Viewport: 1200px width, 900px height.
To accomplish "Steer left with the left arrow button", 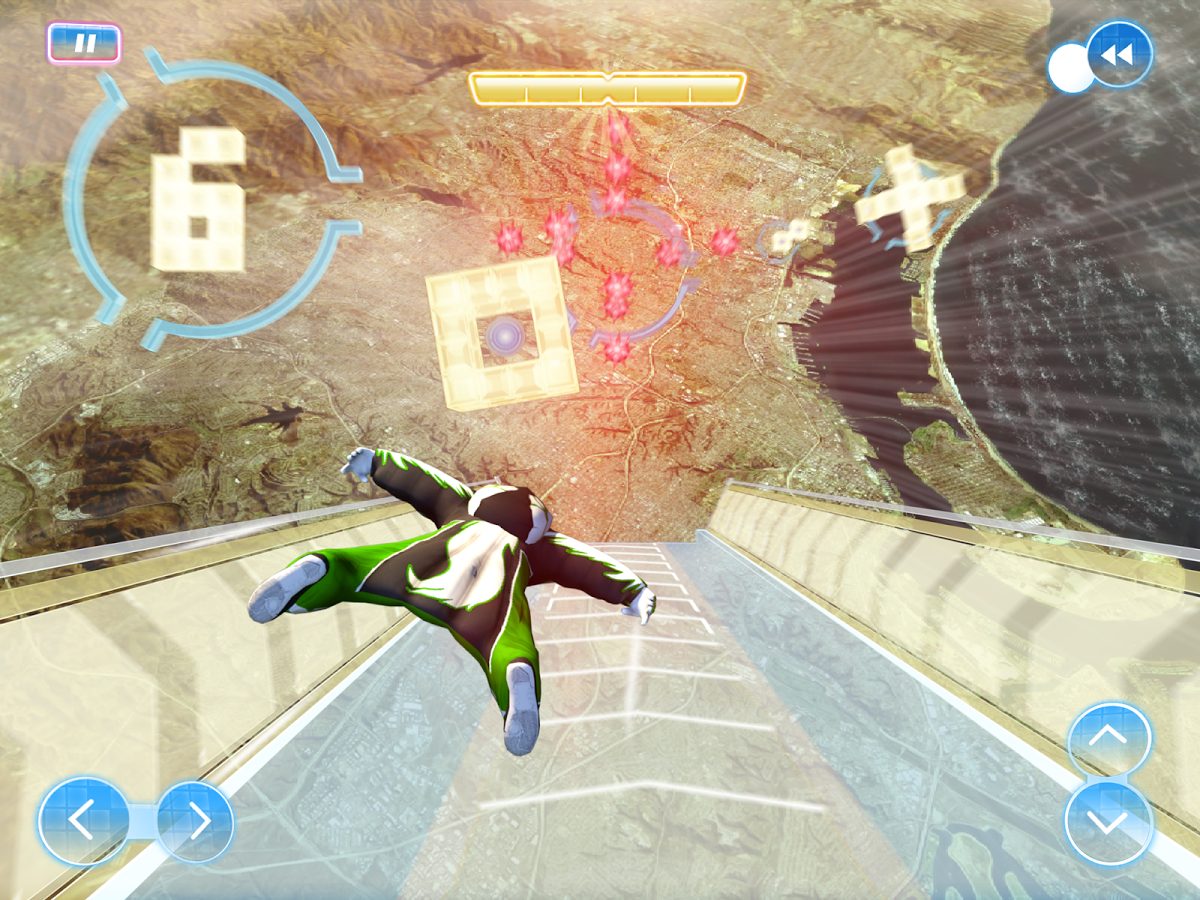I will click(x=83, y=821).
